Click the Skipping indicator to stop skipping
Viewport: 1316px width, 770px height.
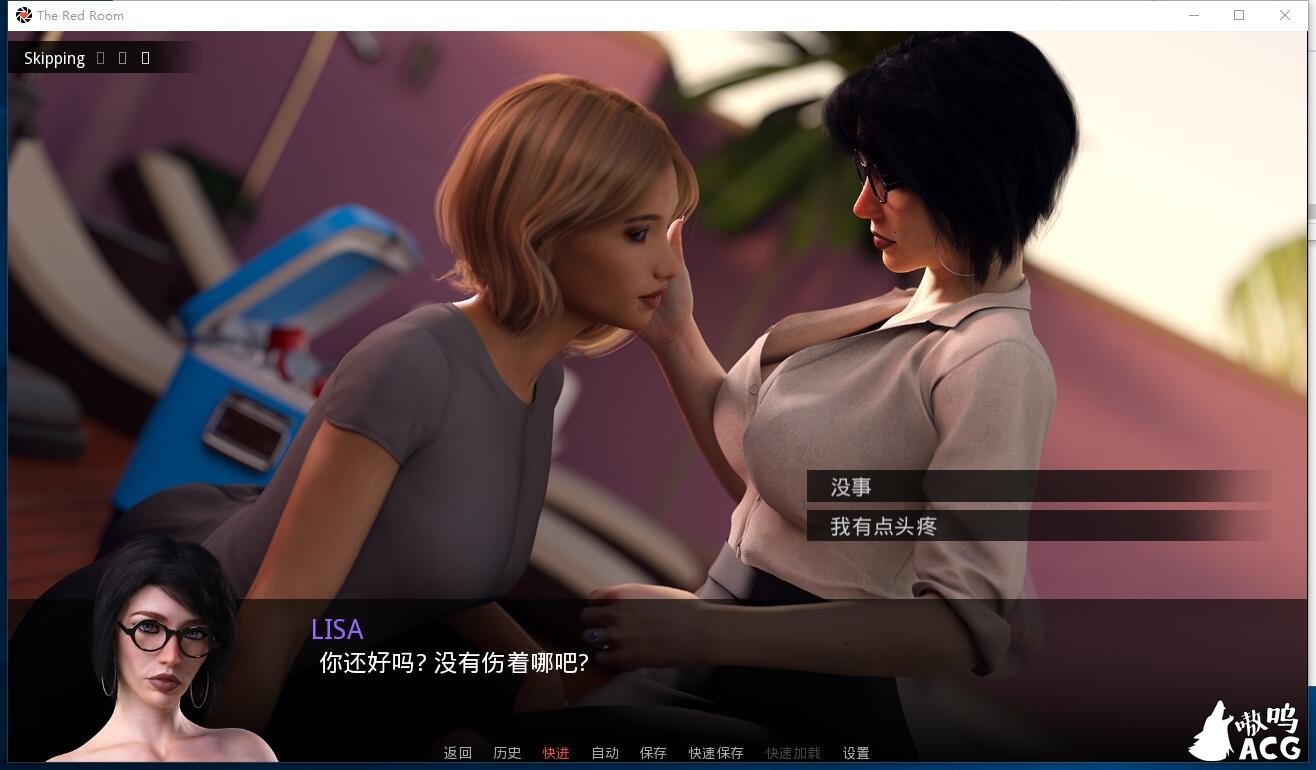54,58
